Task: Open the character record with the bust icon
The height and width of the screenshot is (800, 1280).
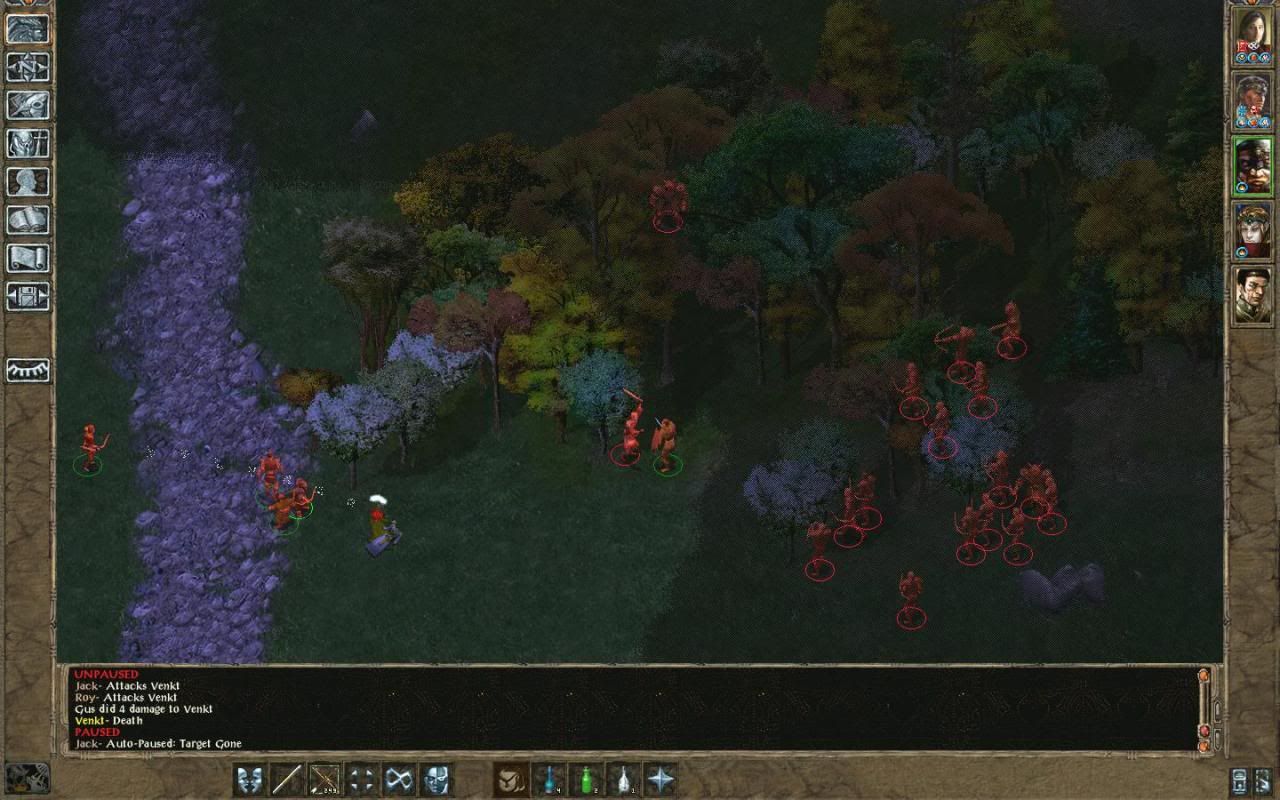Action: coord(28,181)
